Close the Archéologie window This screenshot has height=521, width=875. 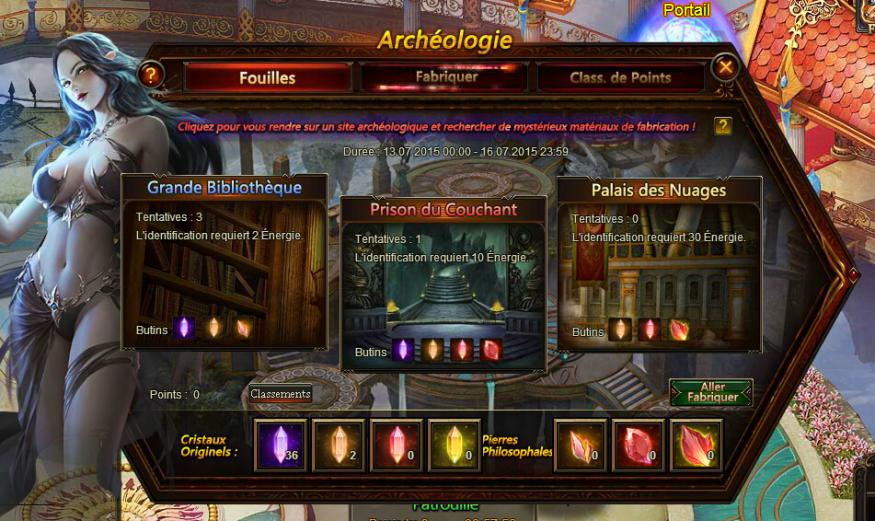pyautogui.click(x=726, y=68)
